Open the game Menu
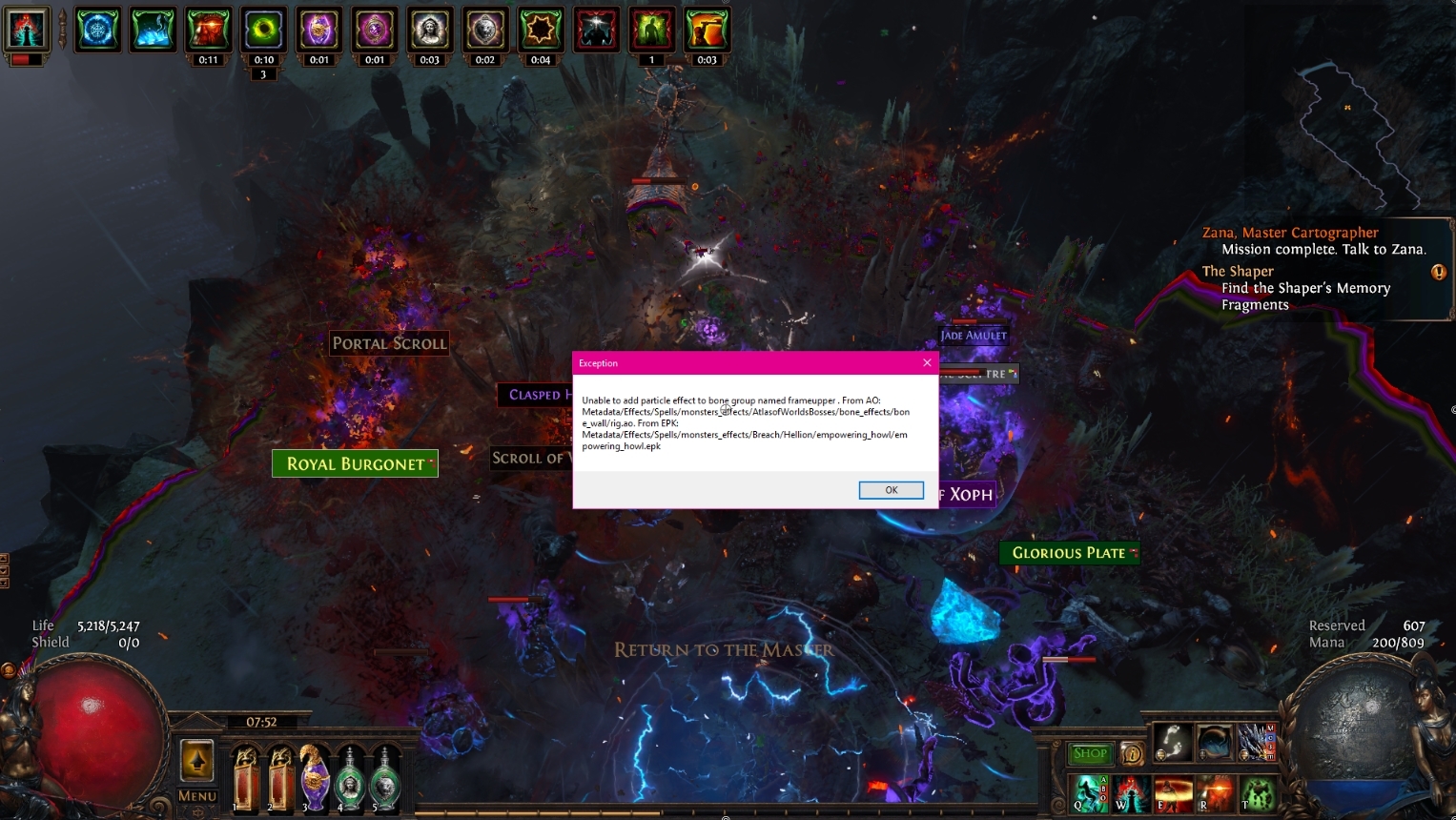This screenshot has height=820, width=1456. tap(196, 796)
